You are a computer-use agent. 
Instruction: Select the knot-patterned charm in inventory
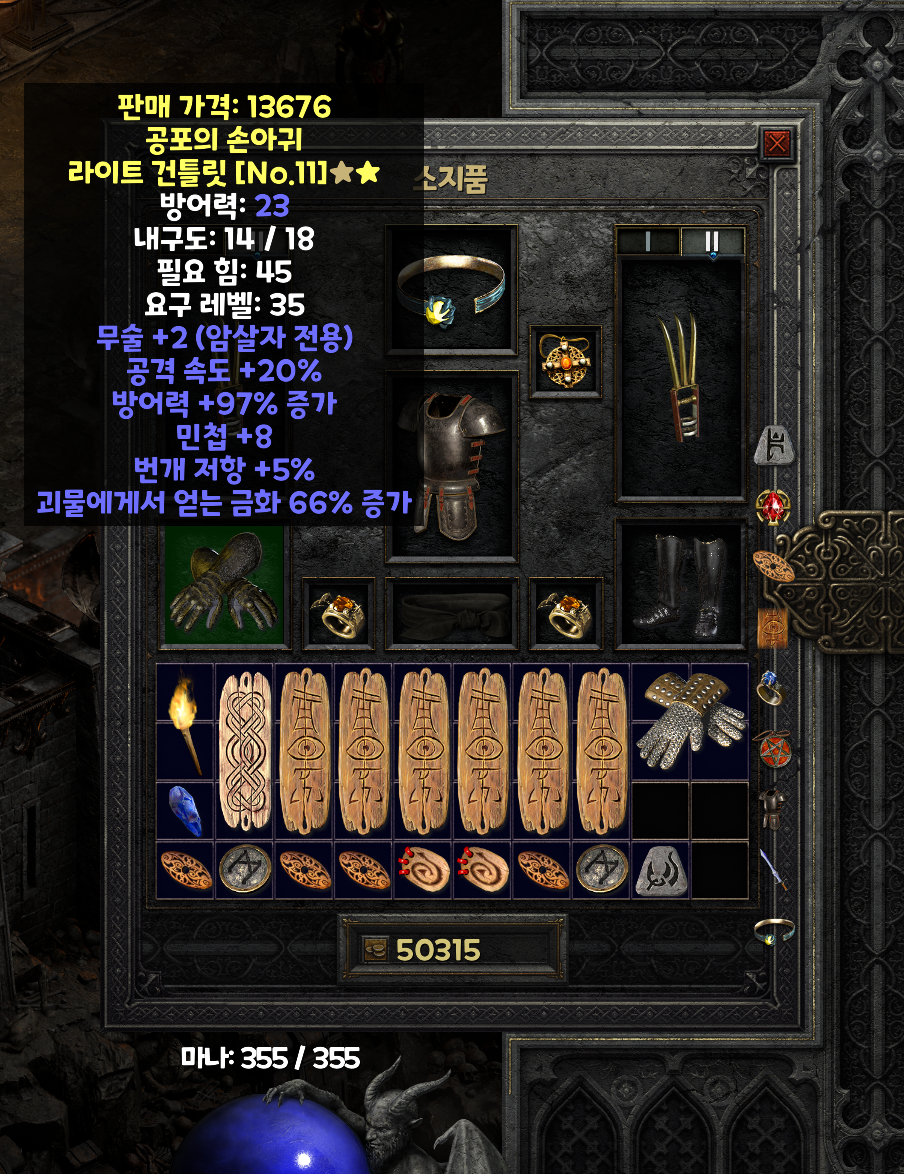point(244,752)
